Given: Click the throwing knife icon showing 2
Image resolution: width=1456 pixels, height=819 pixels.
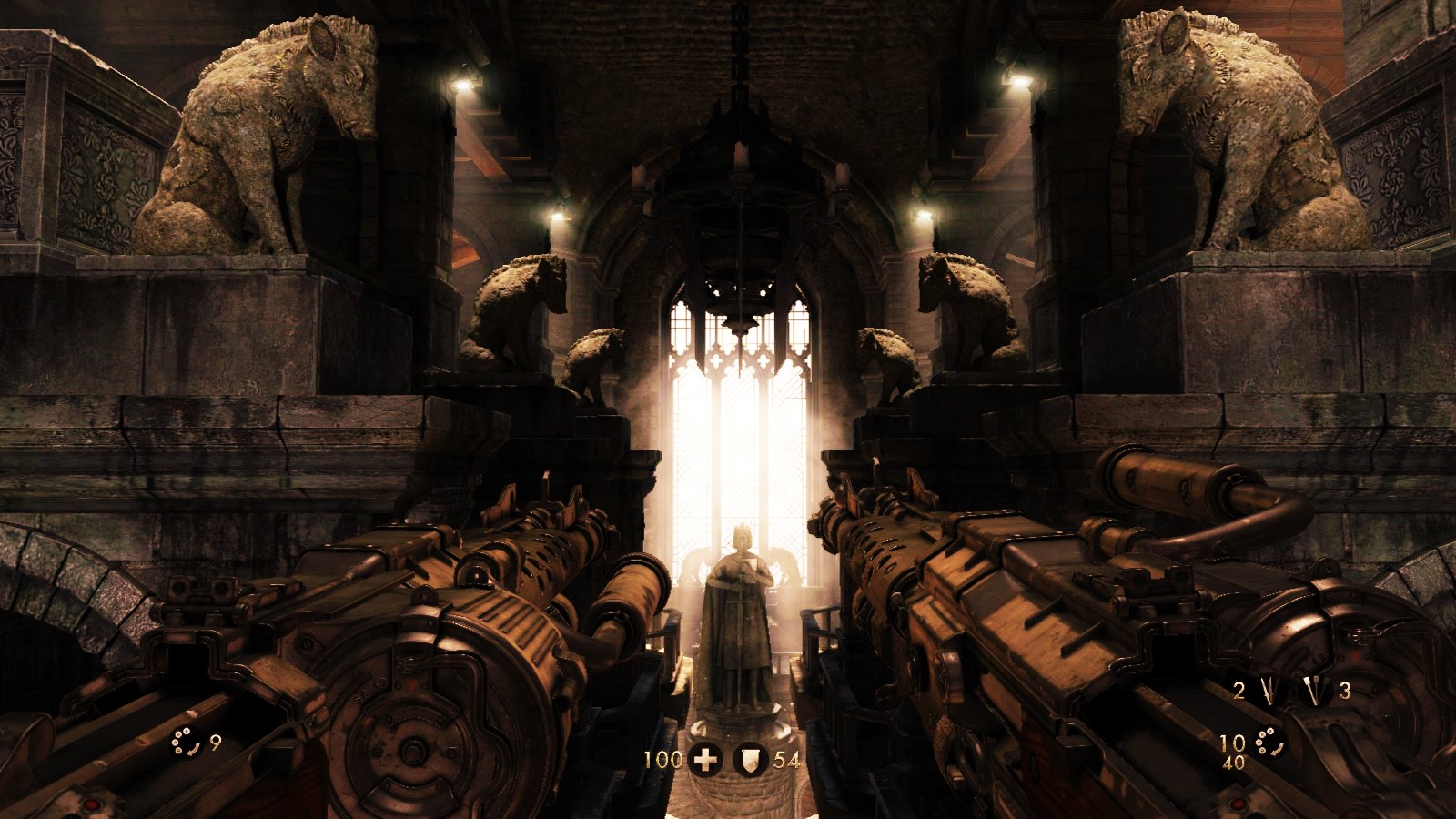Looking at the screenshot, I should tap(1269, 691).
